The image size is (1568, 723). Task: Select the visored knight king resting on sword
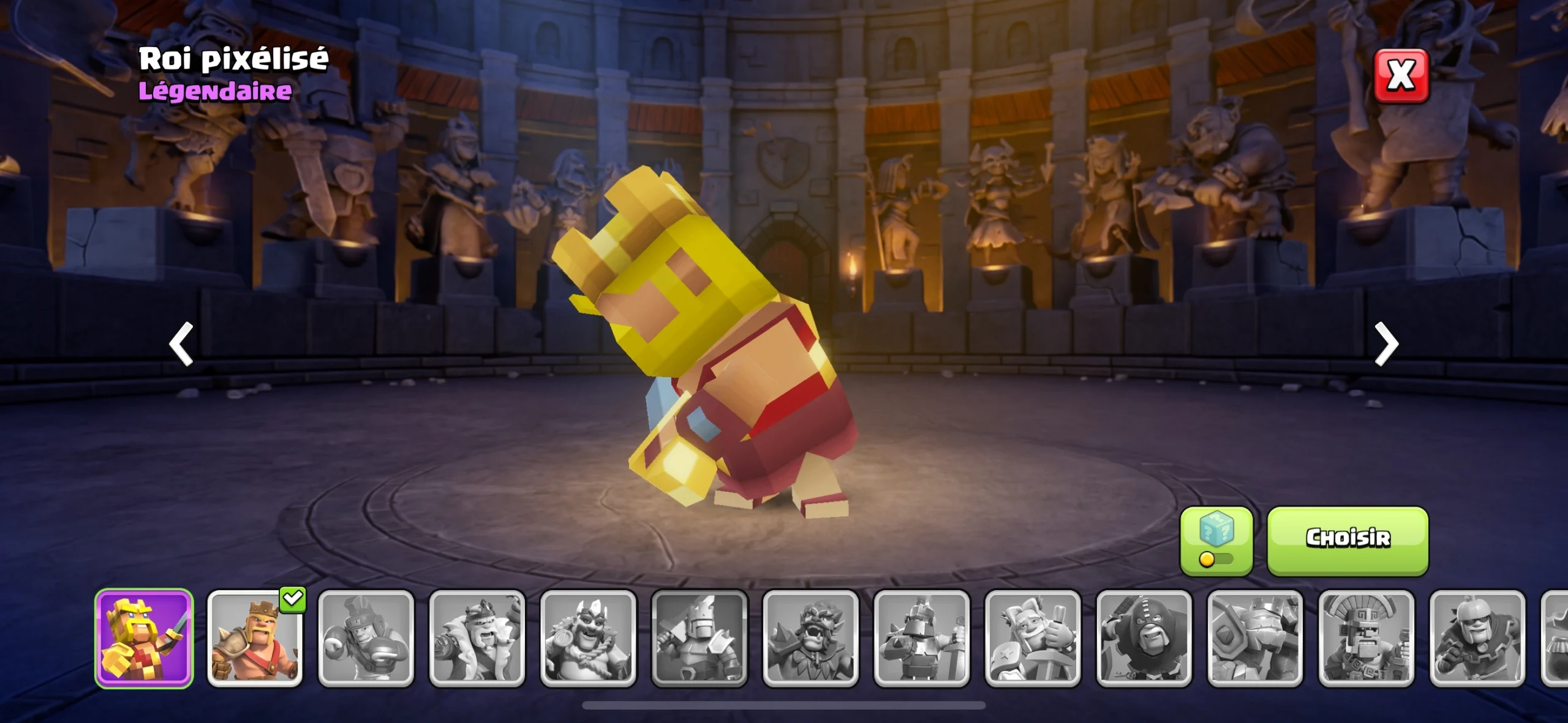[922, 638]
